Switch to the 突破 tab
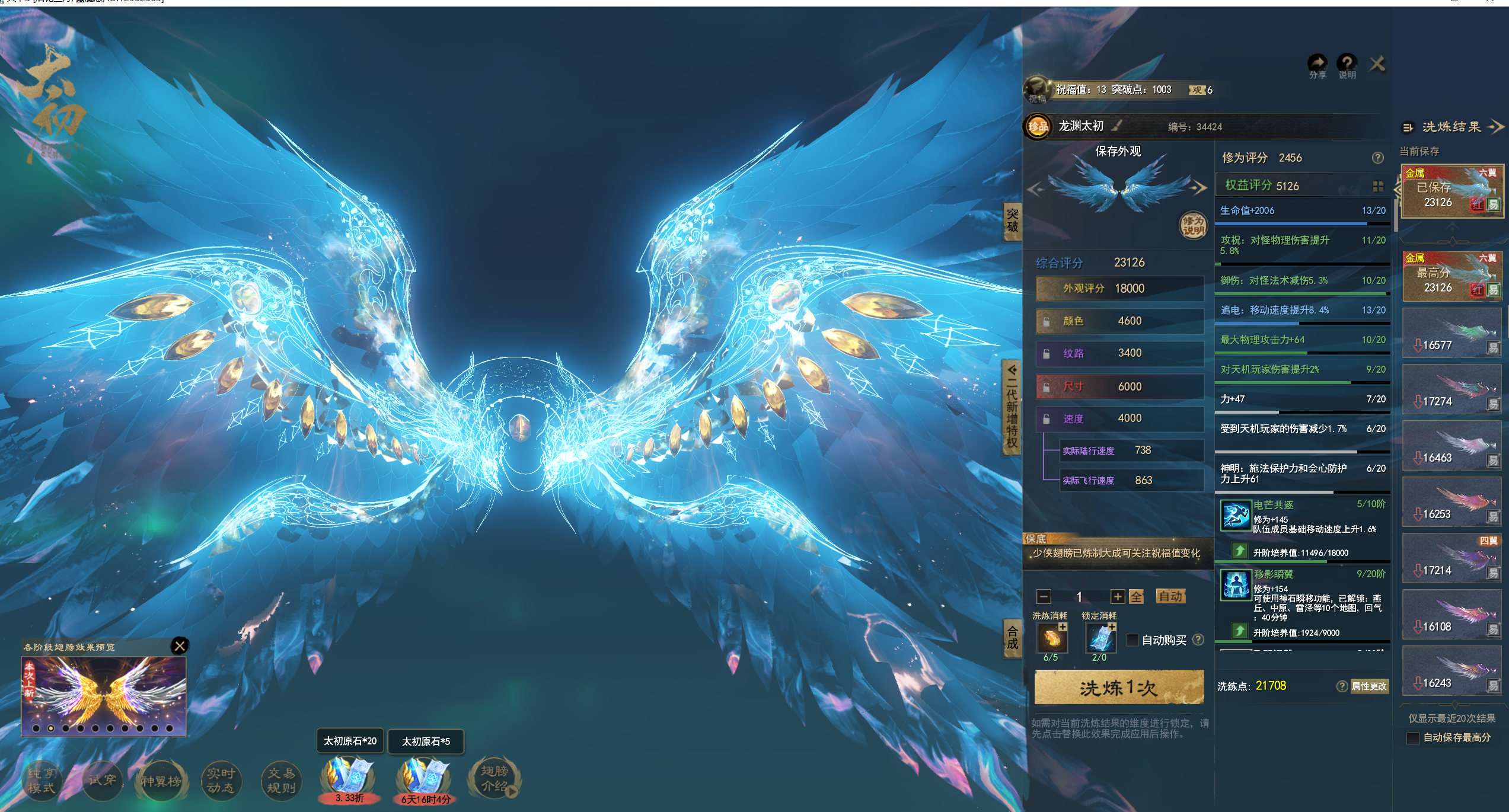The height and width of the screenshot is (812, 1509). pos(1012,220)
